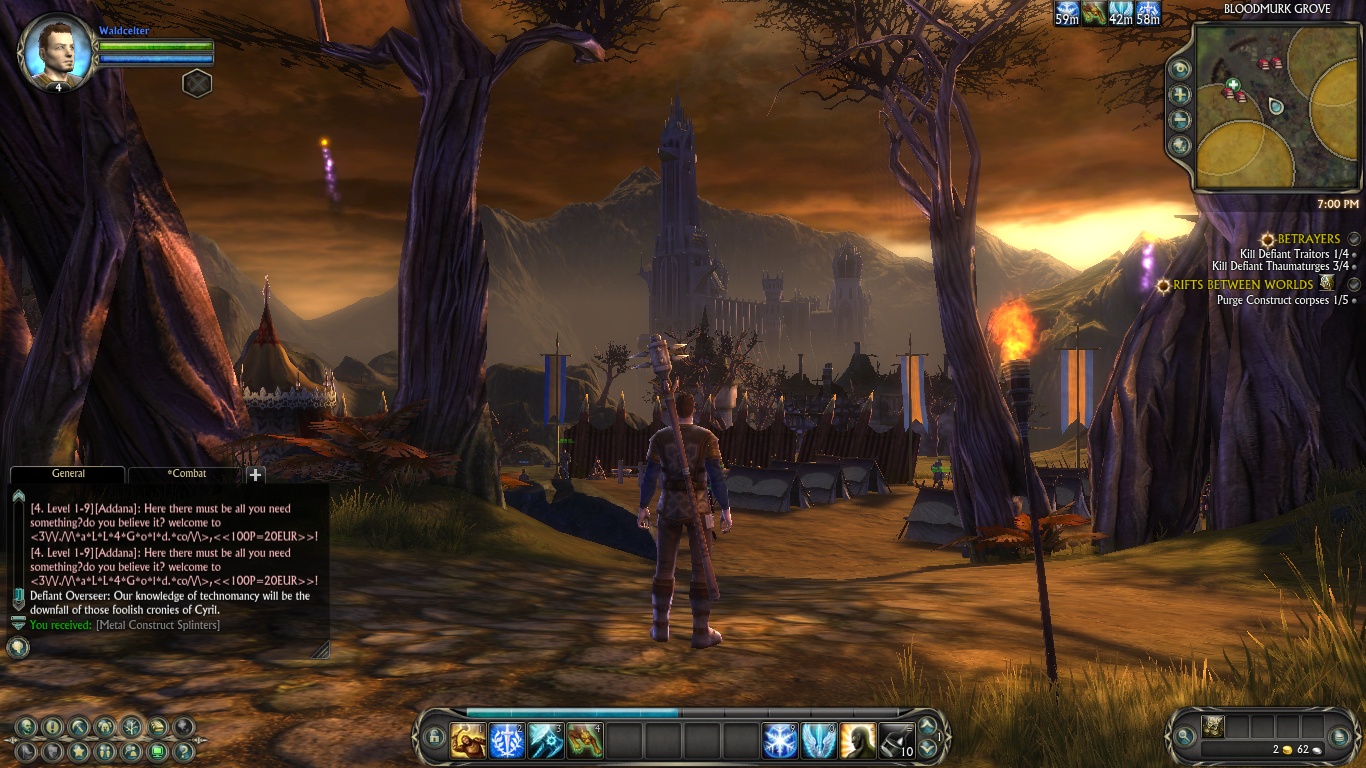The width and height of the screenshot is (1366, 768).
Task: Open the backpack bag slot icon
Action: 1213,727
